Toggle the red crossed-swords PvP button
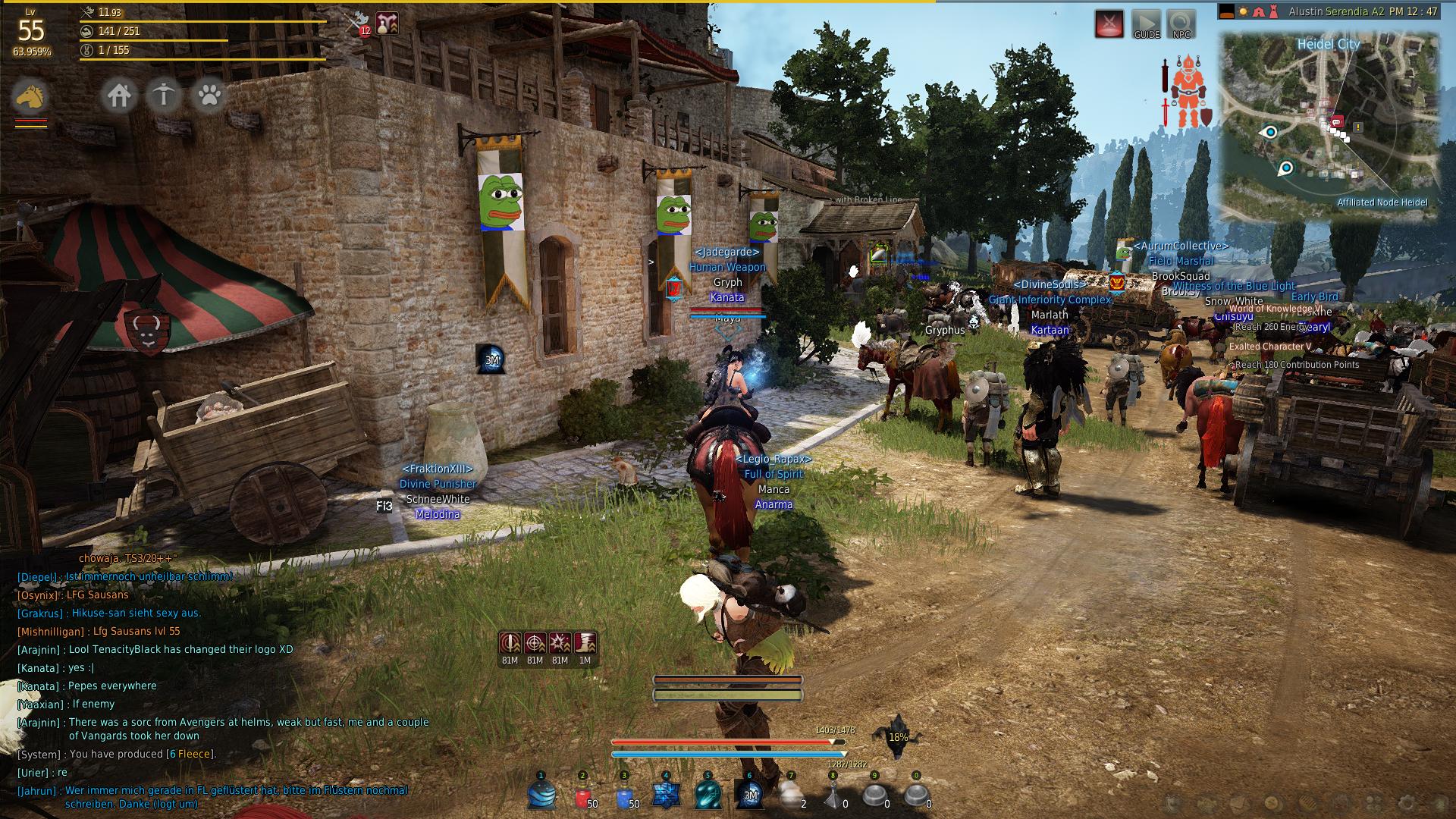Screen dimensions: 1456x819 tap(1109, 24)
